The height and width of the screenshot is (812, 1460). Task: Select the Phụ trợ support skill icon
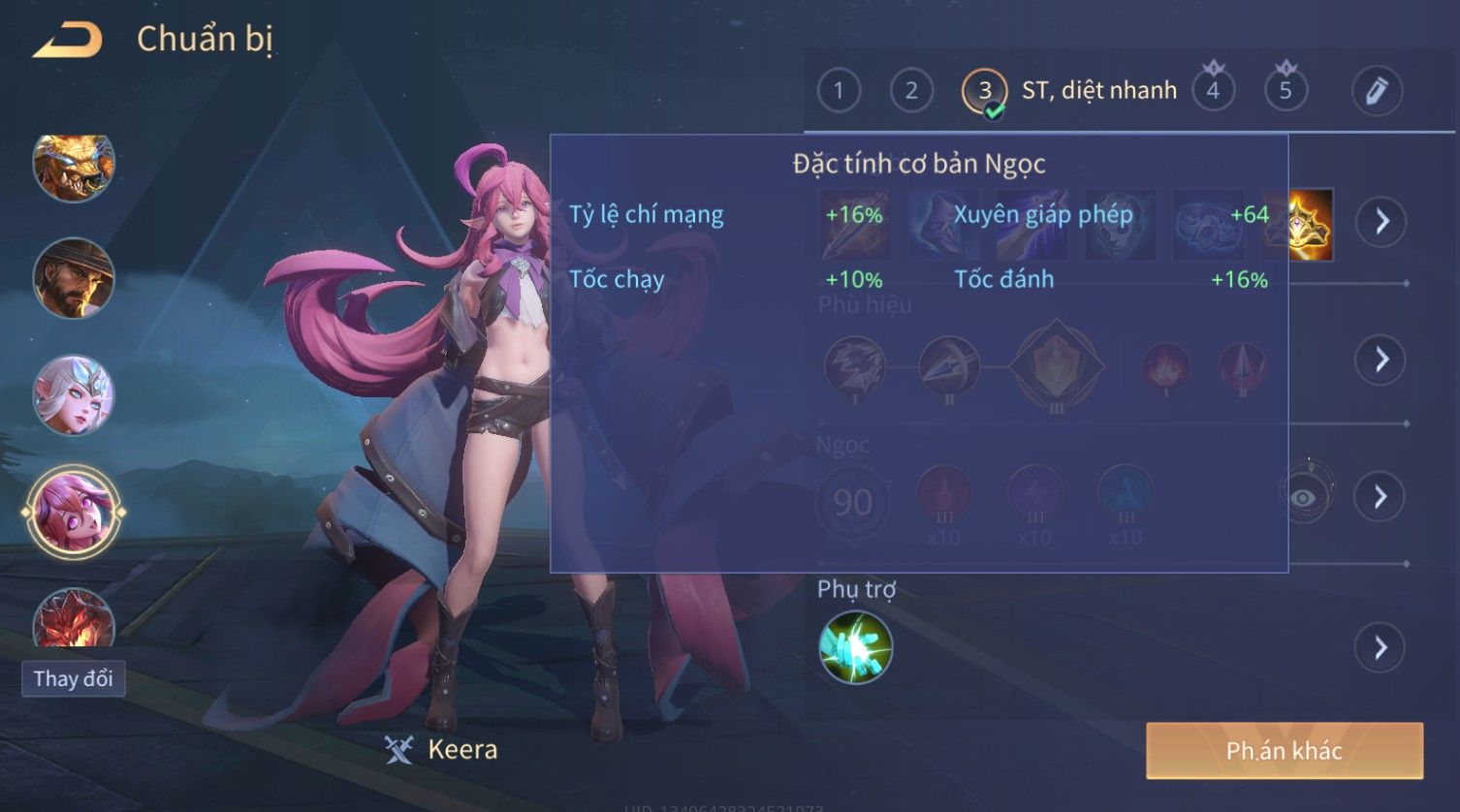tap(855, 647)
